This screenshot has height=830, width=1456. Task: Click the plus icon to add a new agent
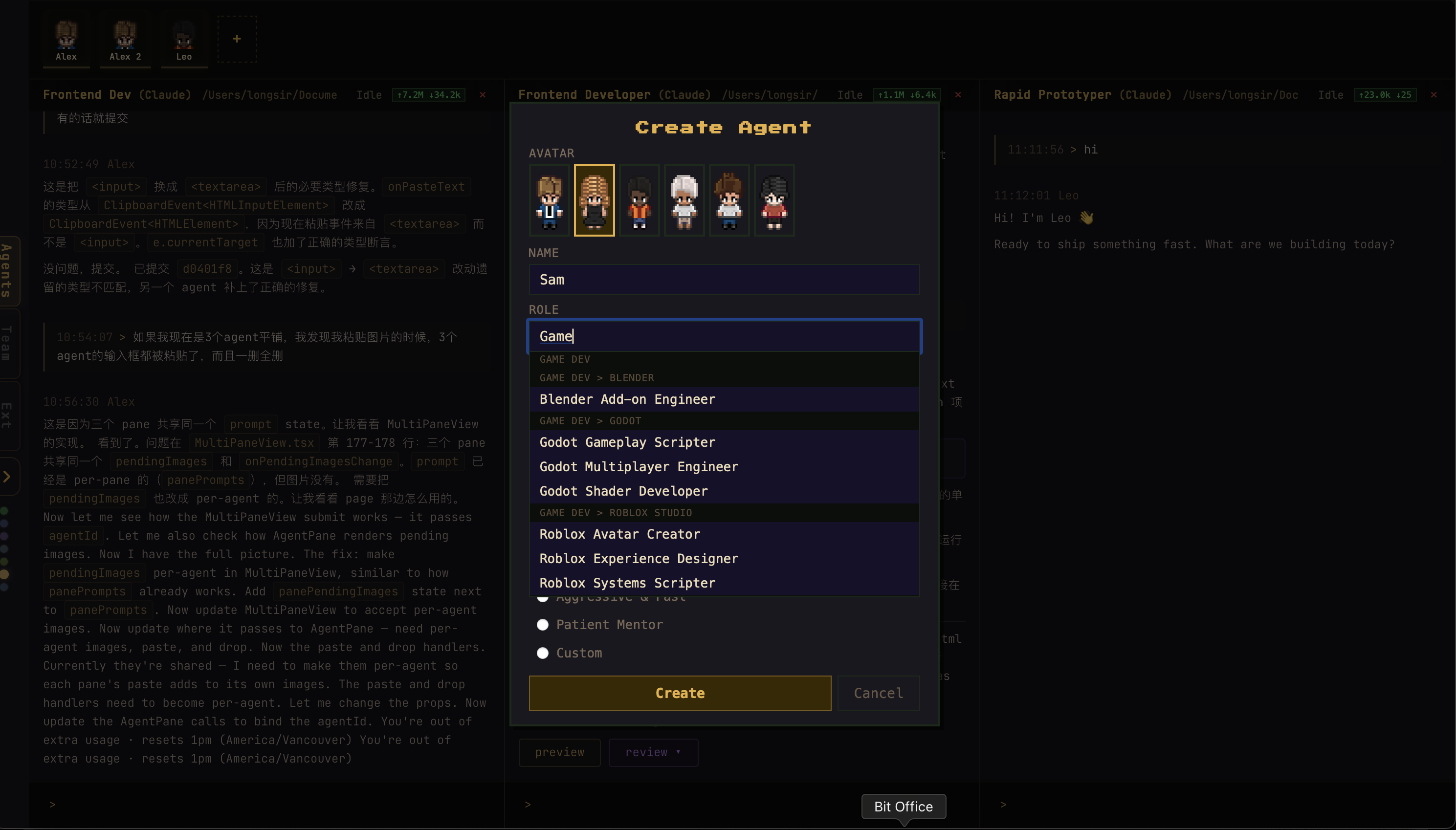[x=236, y=38]
